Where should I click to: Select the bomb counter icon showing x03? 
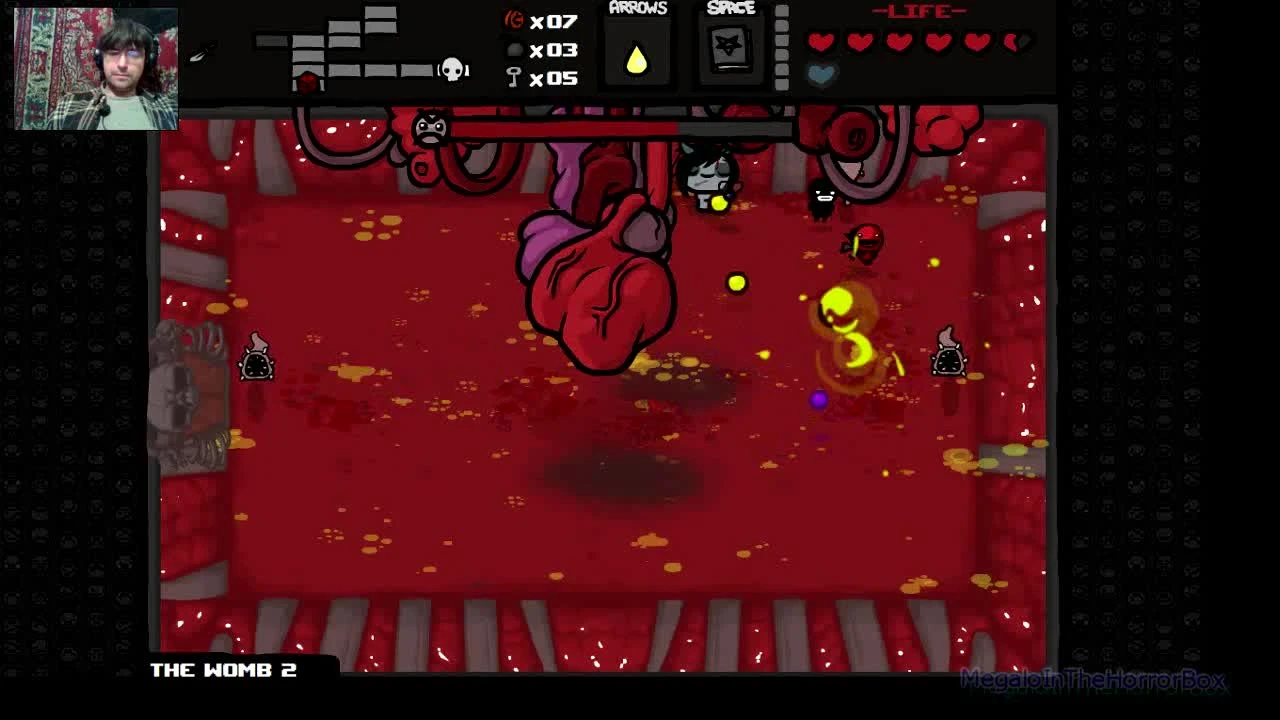516,49
